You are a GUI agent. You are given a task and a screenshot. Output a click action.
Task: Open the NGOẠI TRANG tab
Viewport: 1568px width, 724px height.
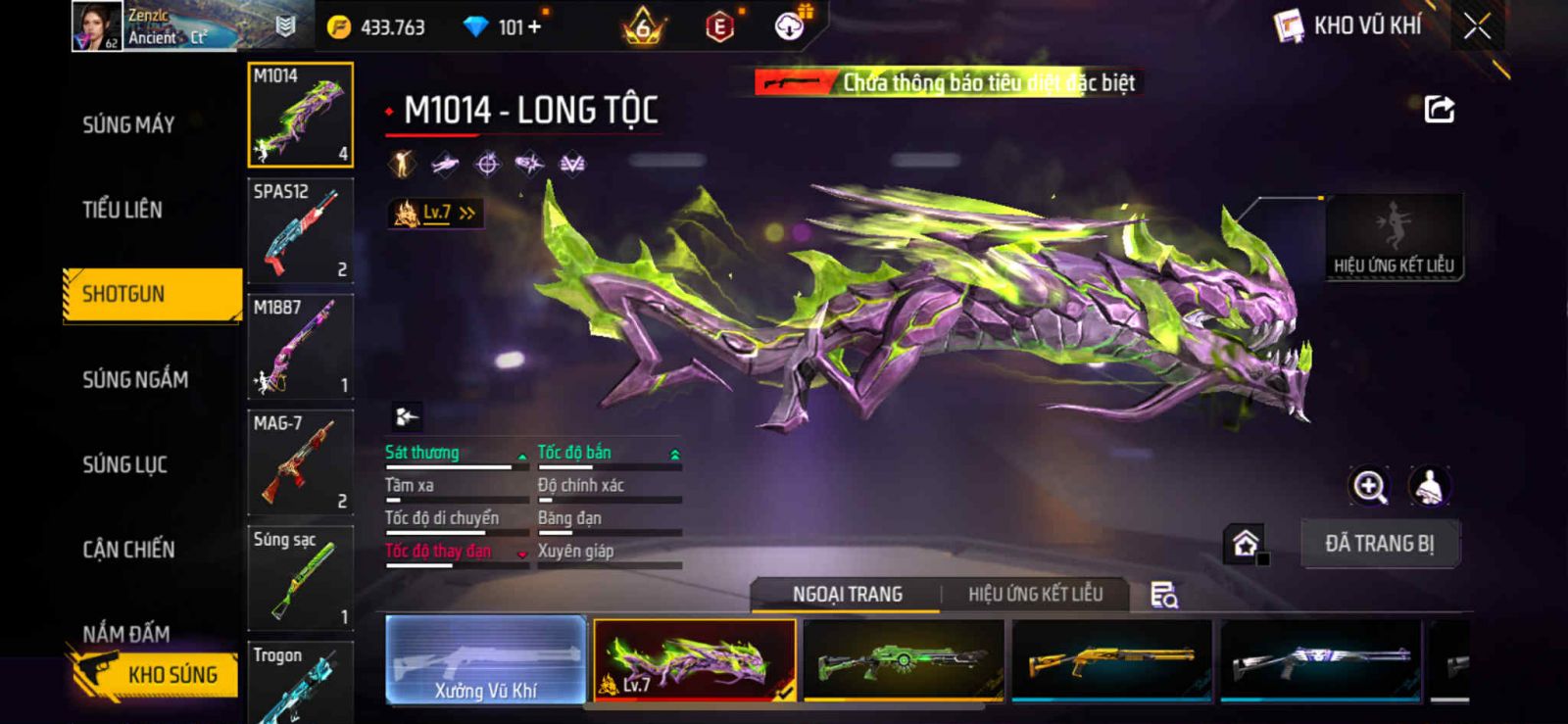pos(848,595)
